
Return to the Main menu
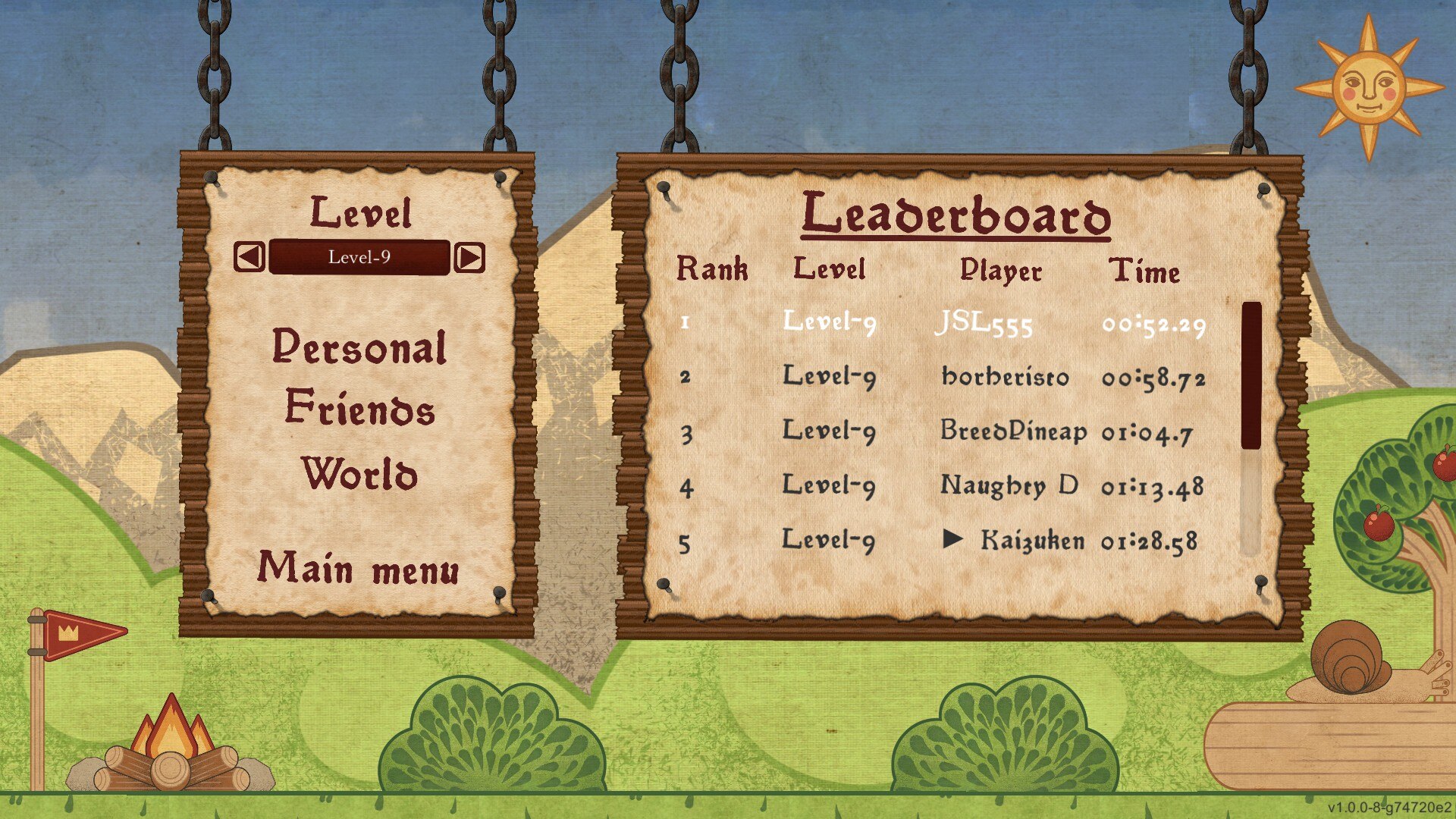pos(359,569)
